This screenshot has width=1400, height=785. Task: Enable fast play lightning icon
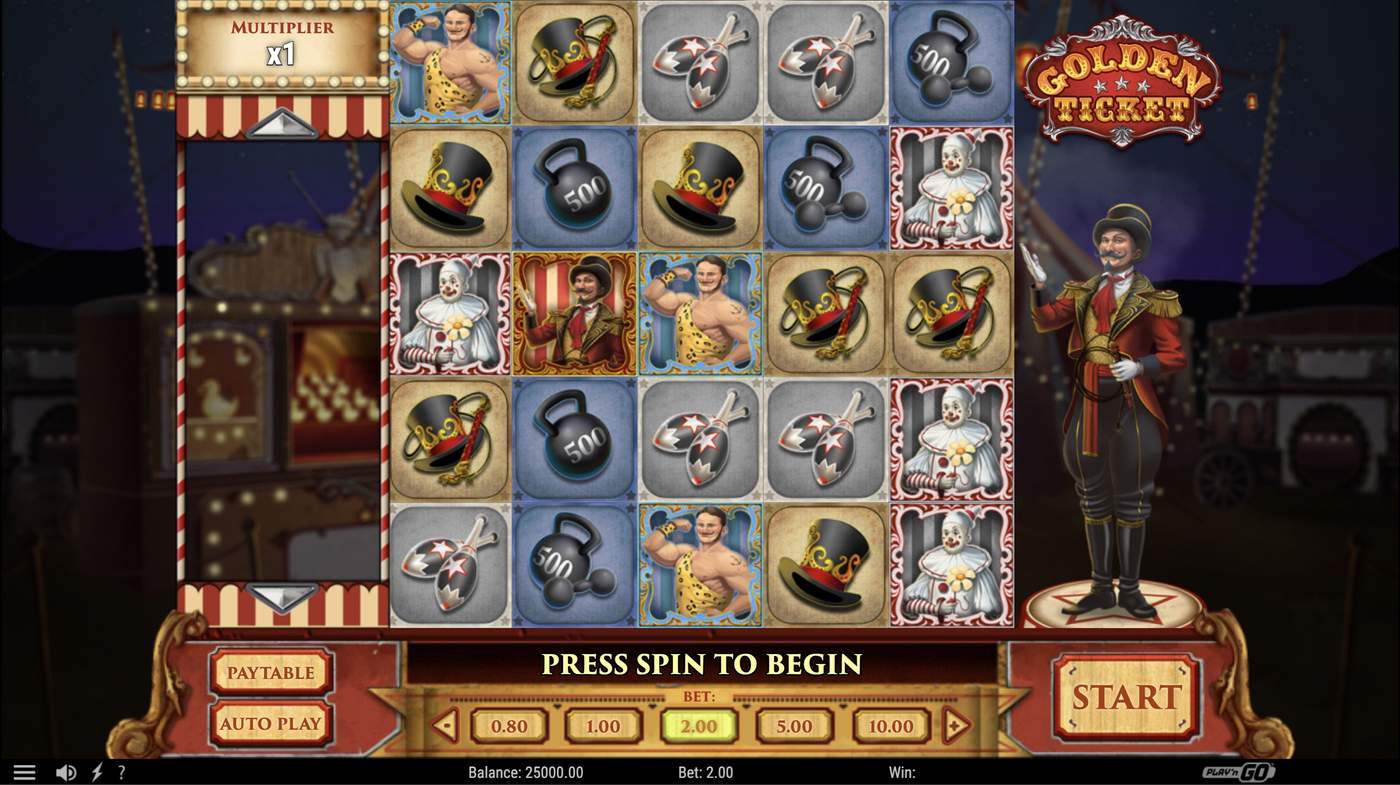(96, 771)
